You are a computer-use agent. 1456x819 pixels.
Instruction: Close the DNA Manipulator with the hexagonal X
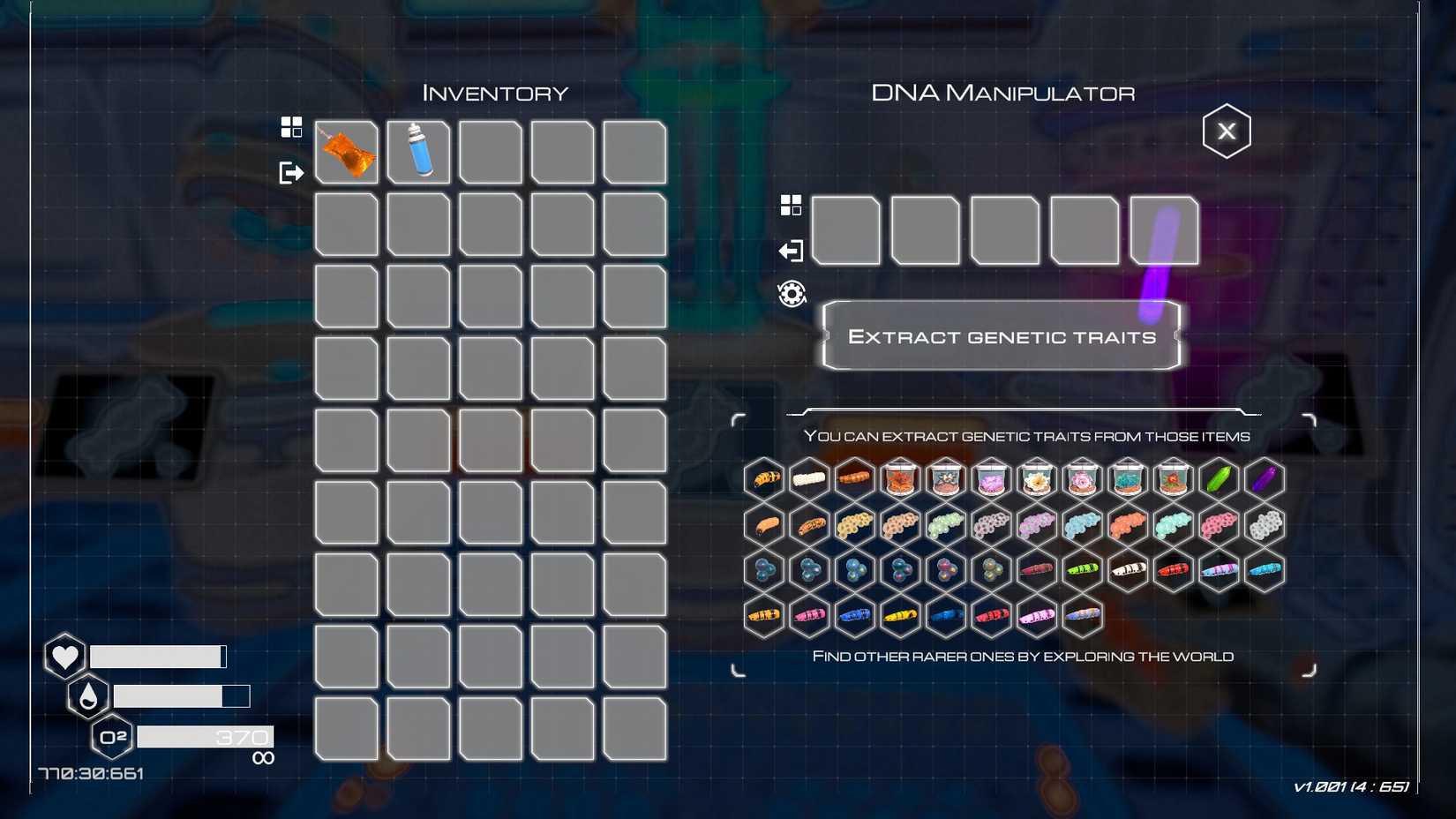click(1227, 131)
